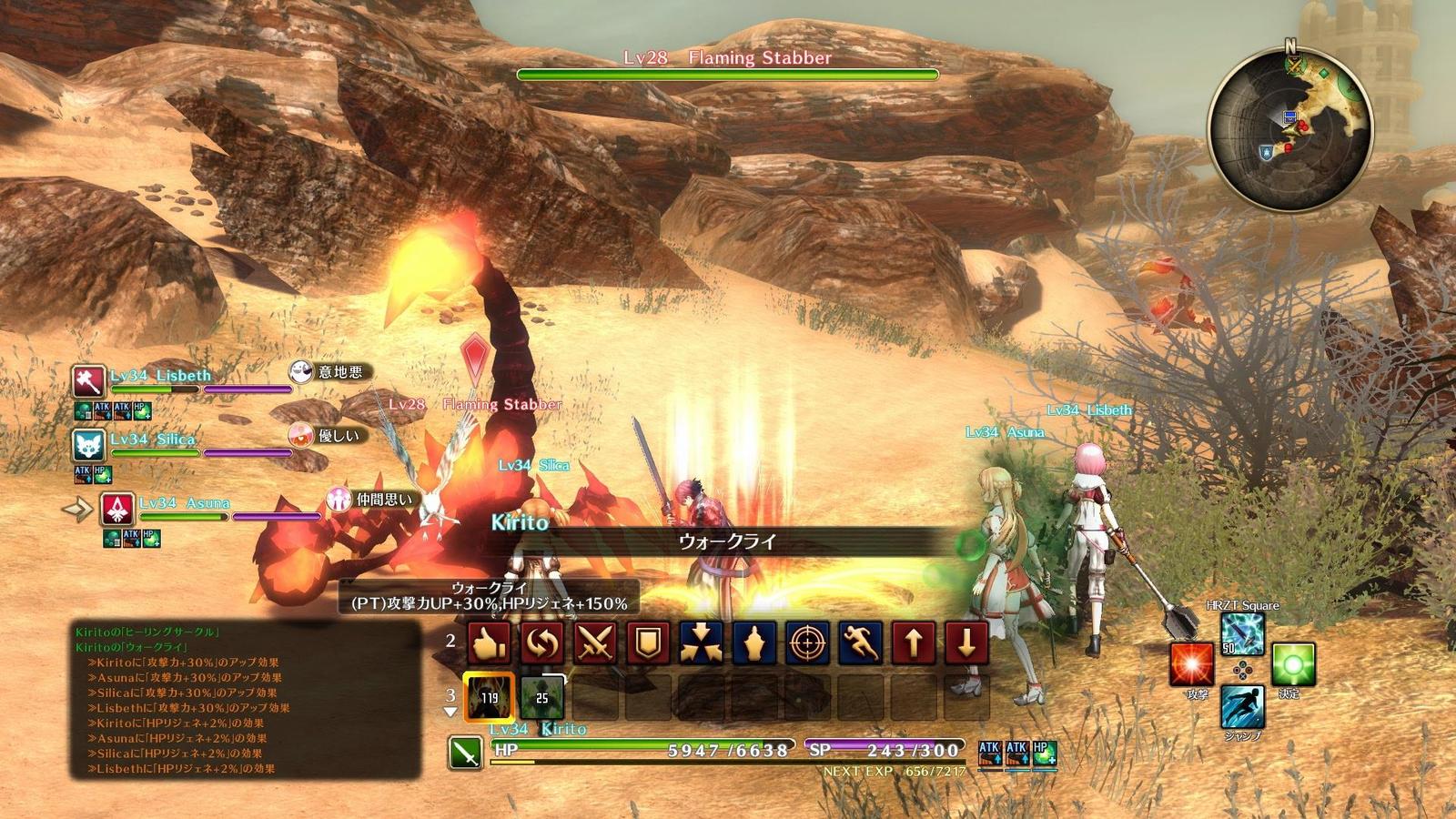
Task: Choose the crossed swords attack command
Action: click(x=595, y=643)
